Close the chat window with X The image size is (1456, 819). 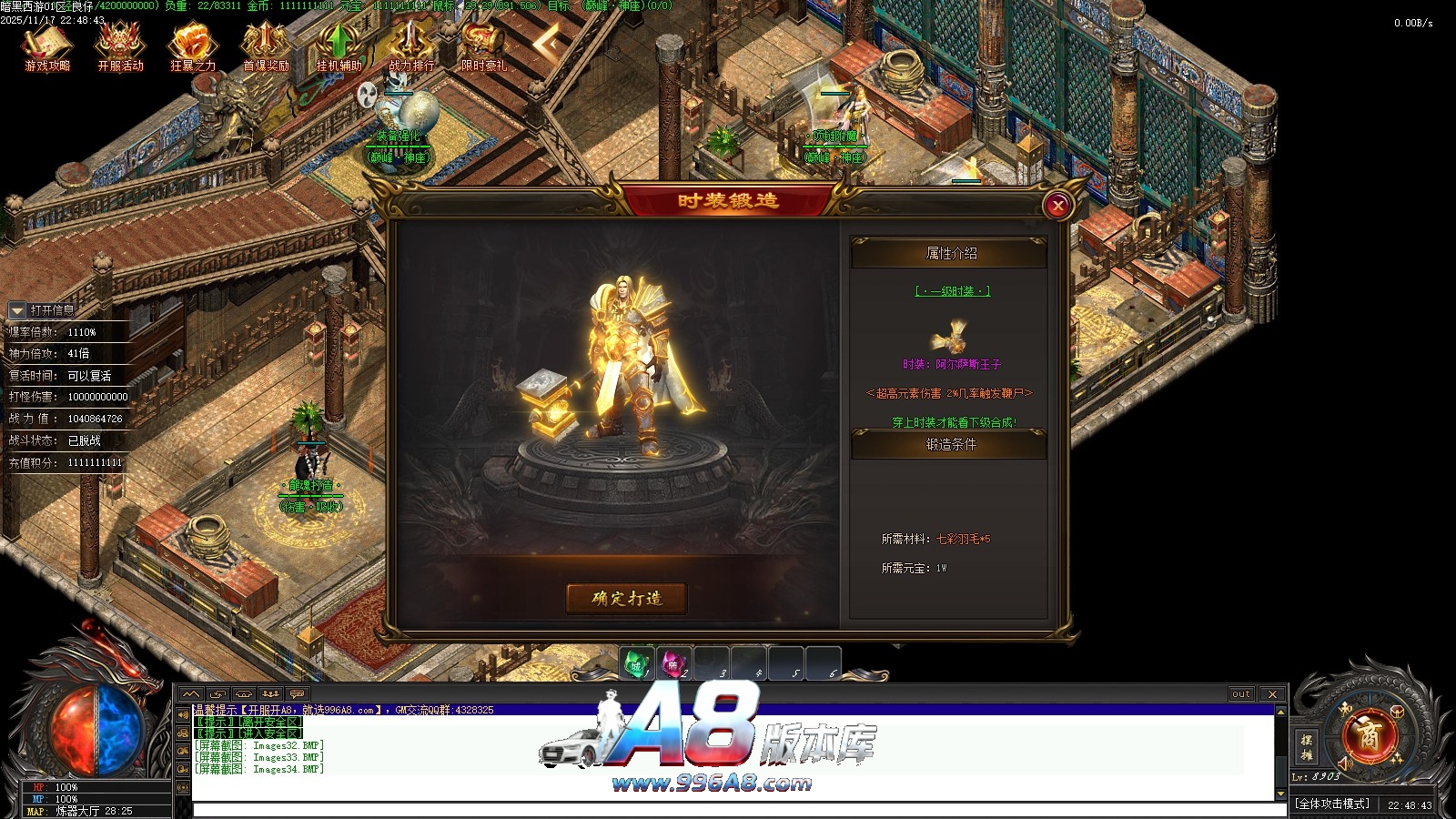pos(1272,694)
